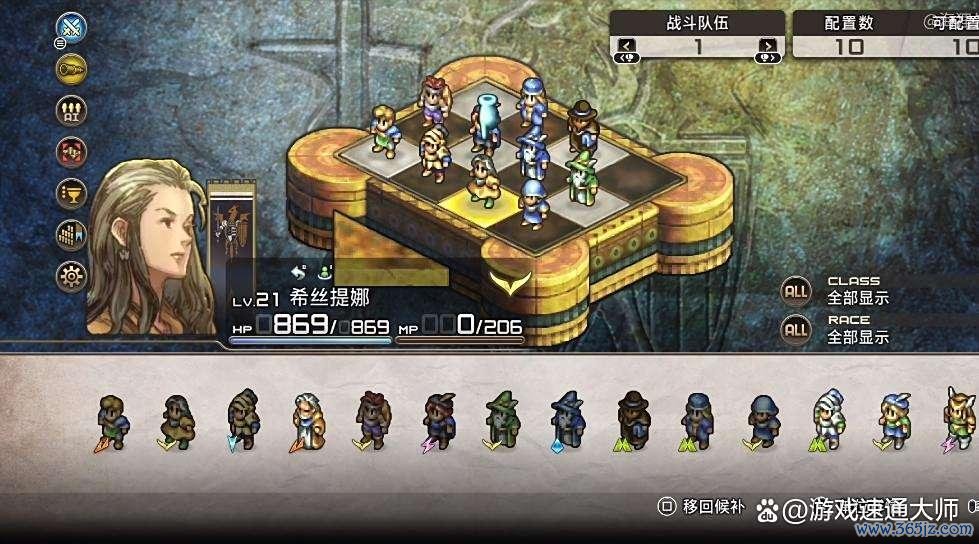Select the green witch unit on the board
Screen dimensions: 979x544
coord(579,173)
